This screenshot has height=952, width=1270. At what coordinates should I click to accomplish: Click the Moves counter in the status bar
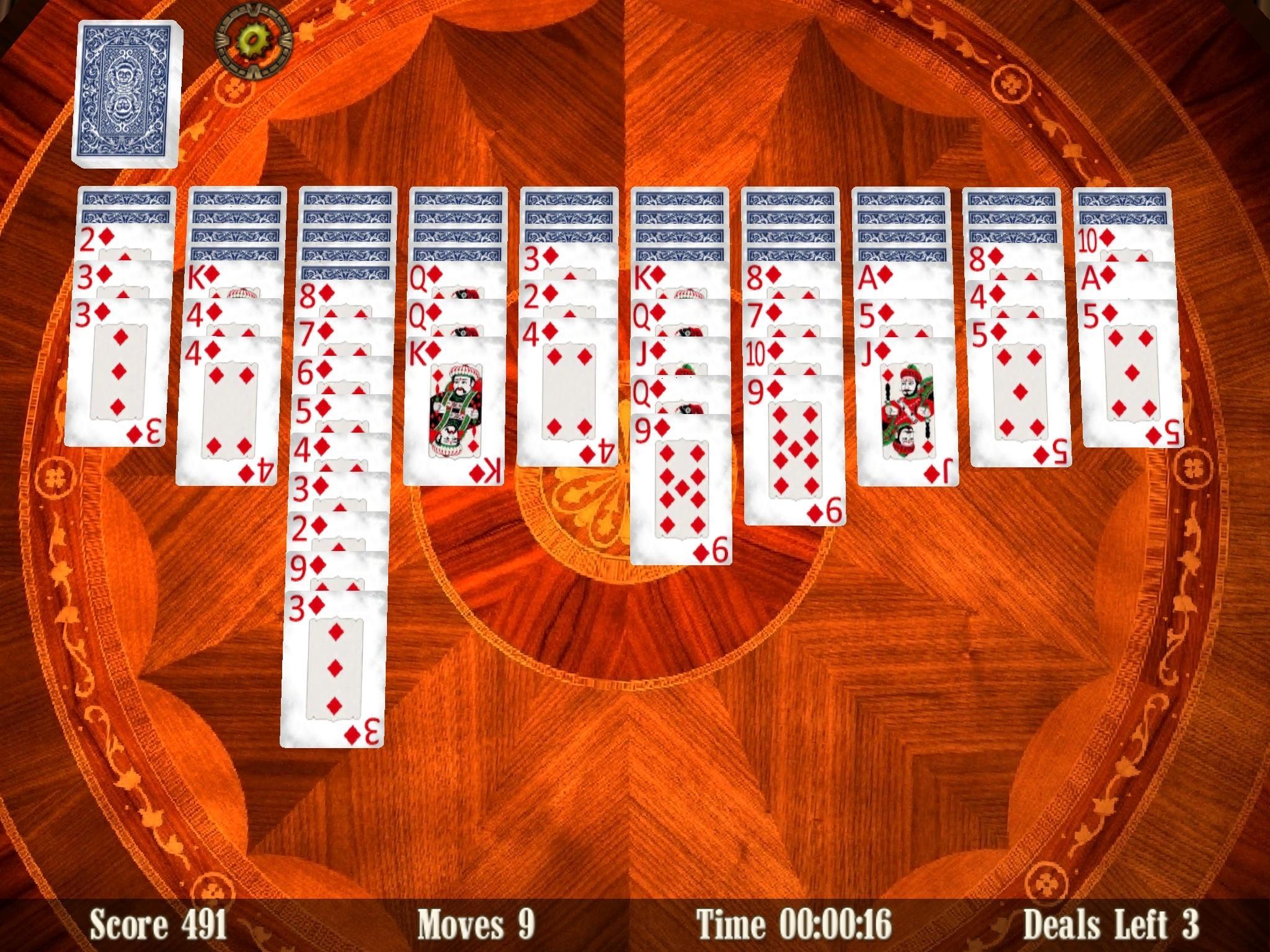tap(477, 922)
